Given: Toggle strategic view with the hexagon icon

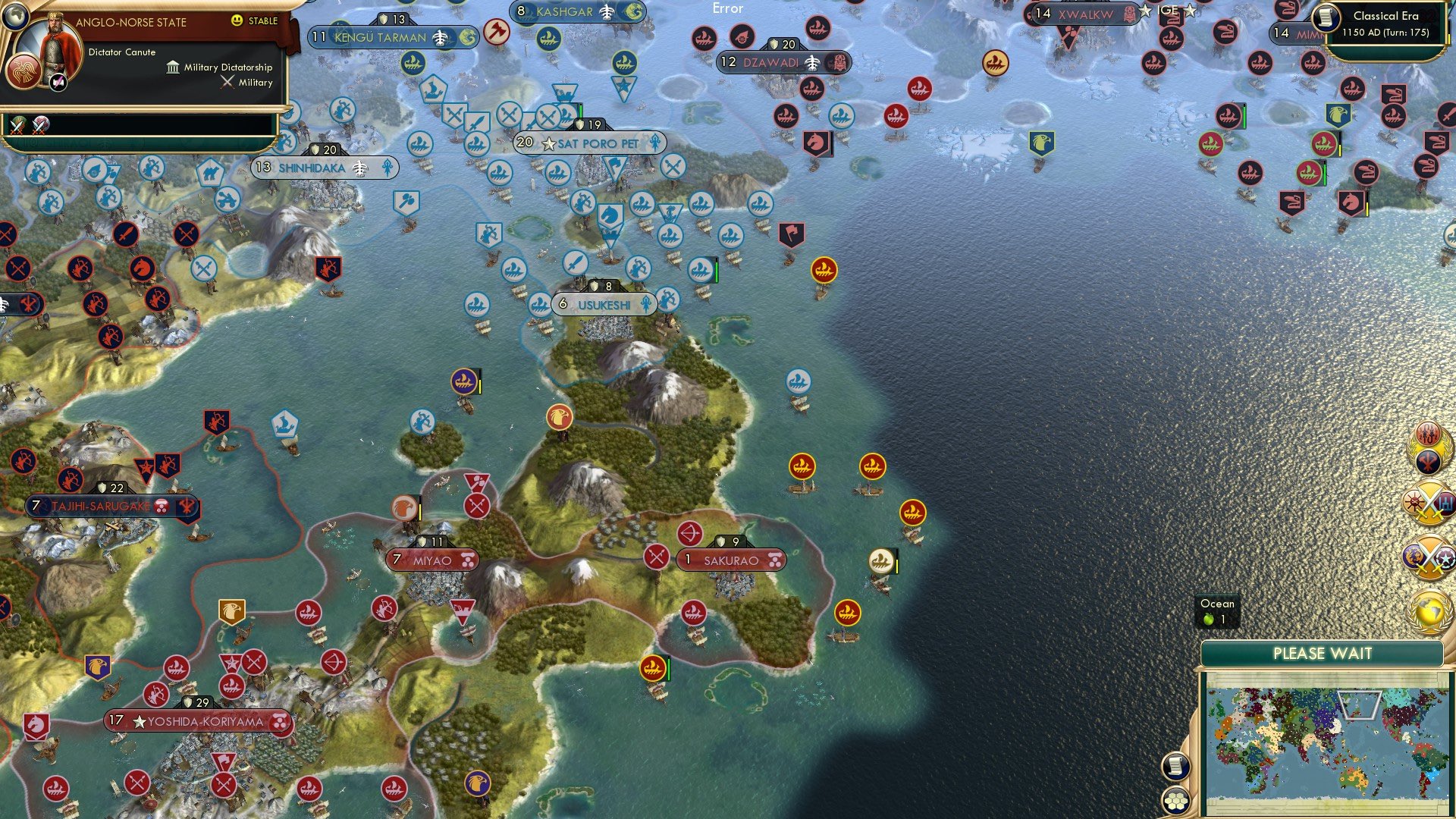Looking at the screenshot, I should click(1175, 800).
